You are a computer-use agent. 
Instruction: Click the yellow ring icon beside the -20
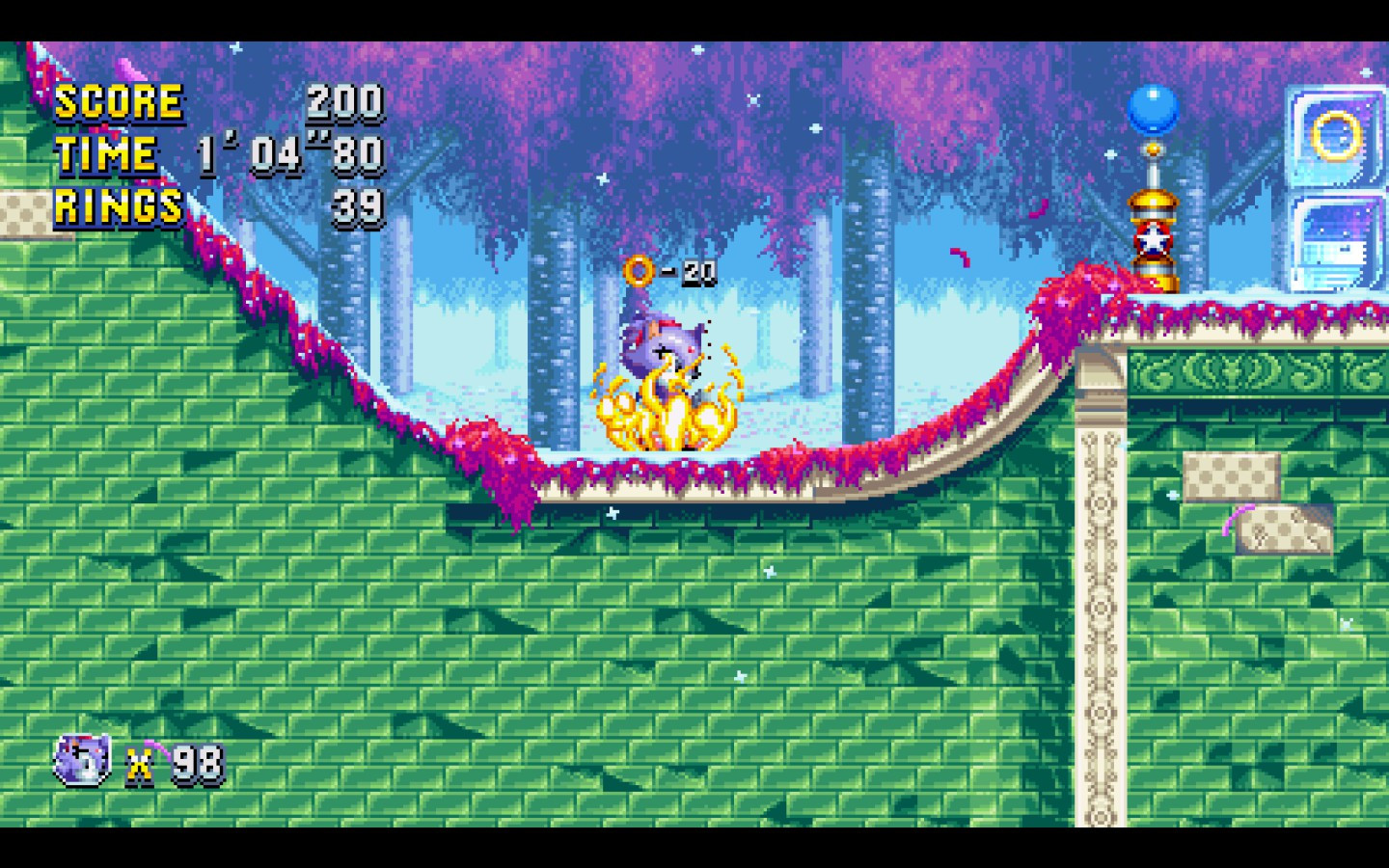[639, 272]
